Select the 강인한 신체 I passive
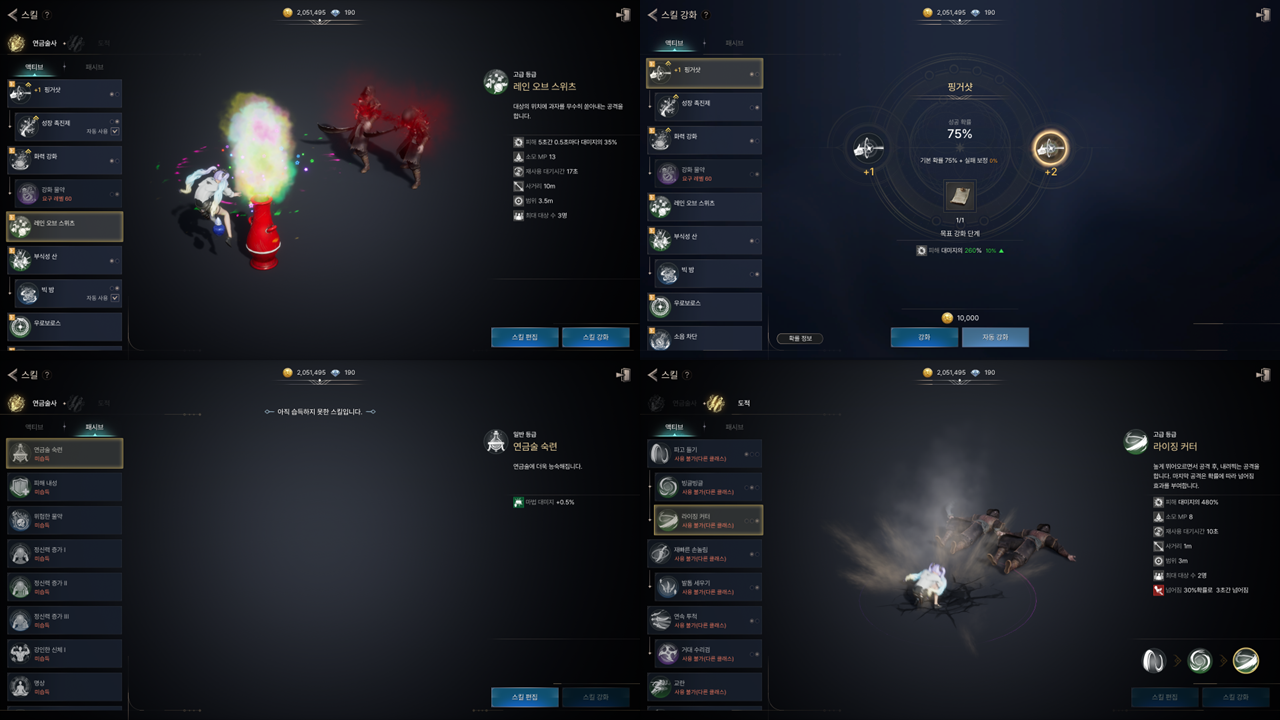Viewport: 1280px width, 720px height. 65,653
